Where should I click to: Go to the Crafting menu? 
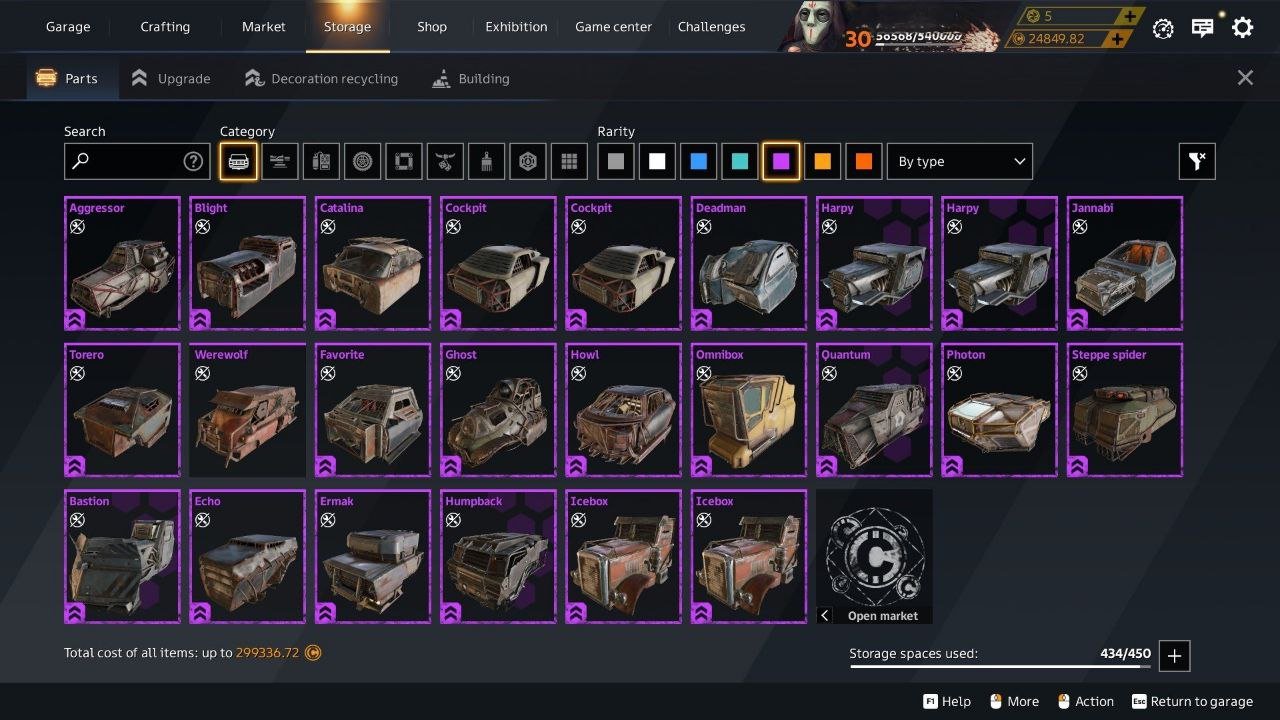coord(165,27)
